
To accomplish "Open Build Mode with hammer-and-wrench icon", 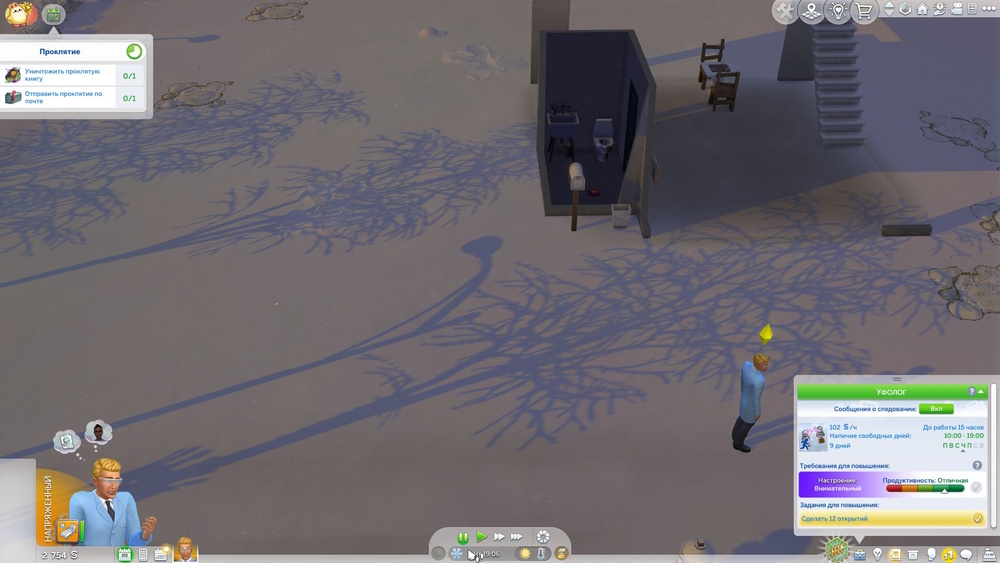I will (785, 11).
